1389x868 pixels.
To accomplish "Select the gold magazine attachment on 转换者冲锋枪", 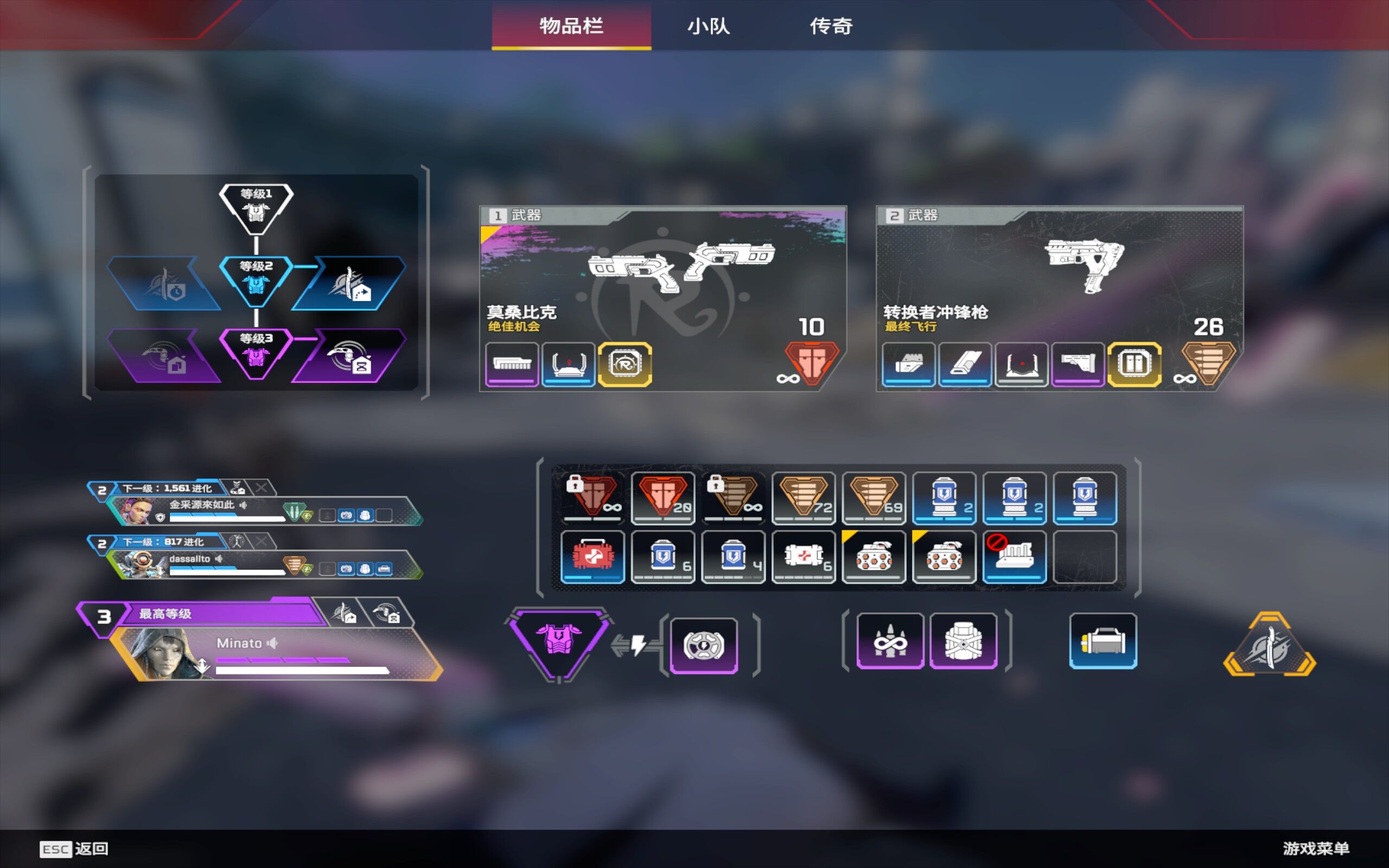I will (1133, 364).
